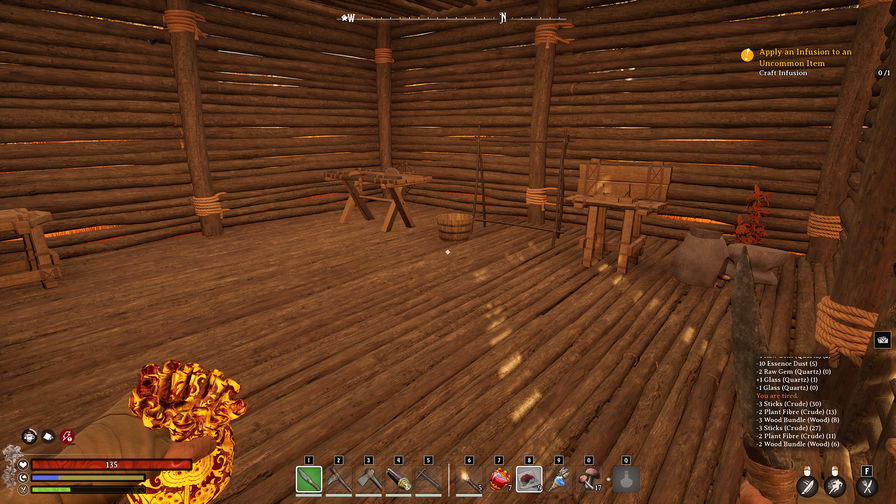Activate the sprinting figure ability icon

(x=836, y=487)
